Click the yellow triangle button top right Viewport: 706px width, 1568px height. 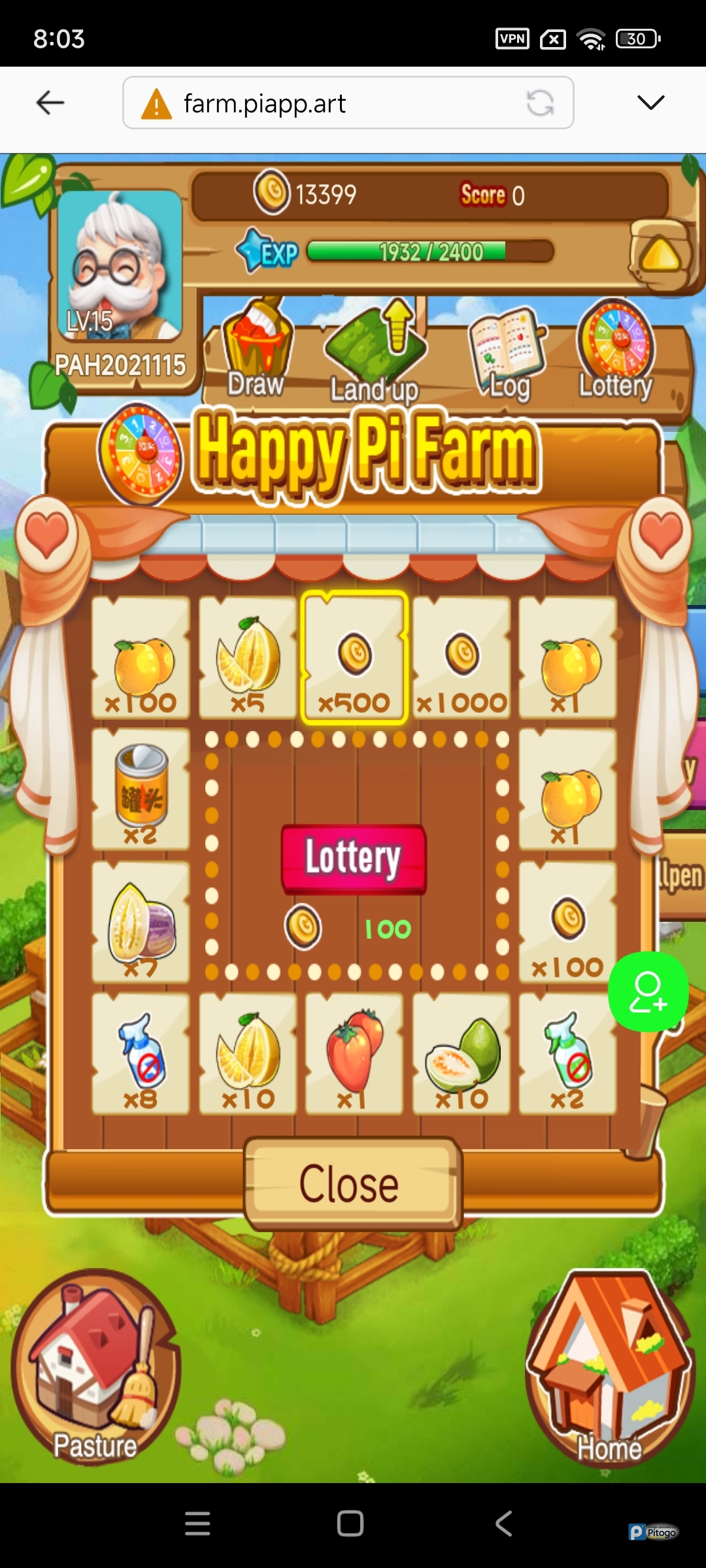[x=661, y=255]
